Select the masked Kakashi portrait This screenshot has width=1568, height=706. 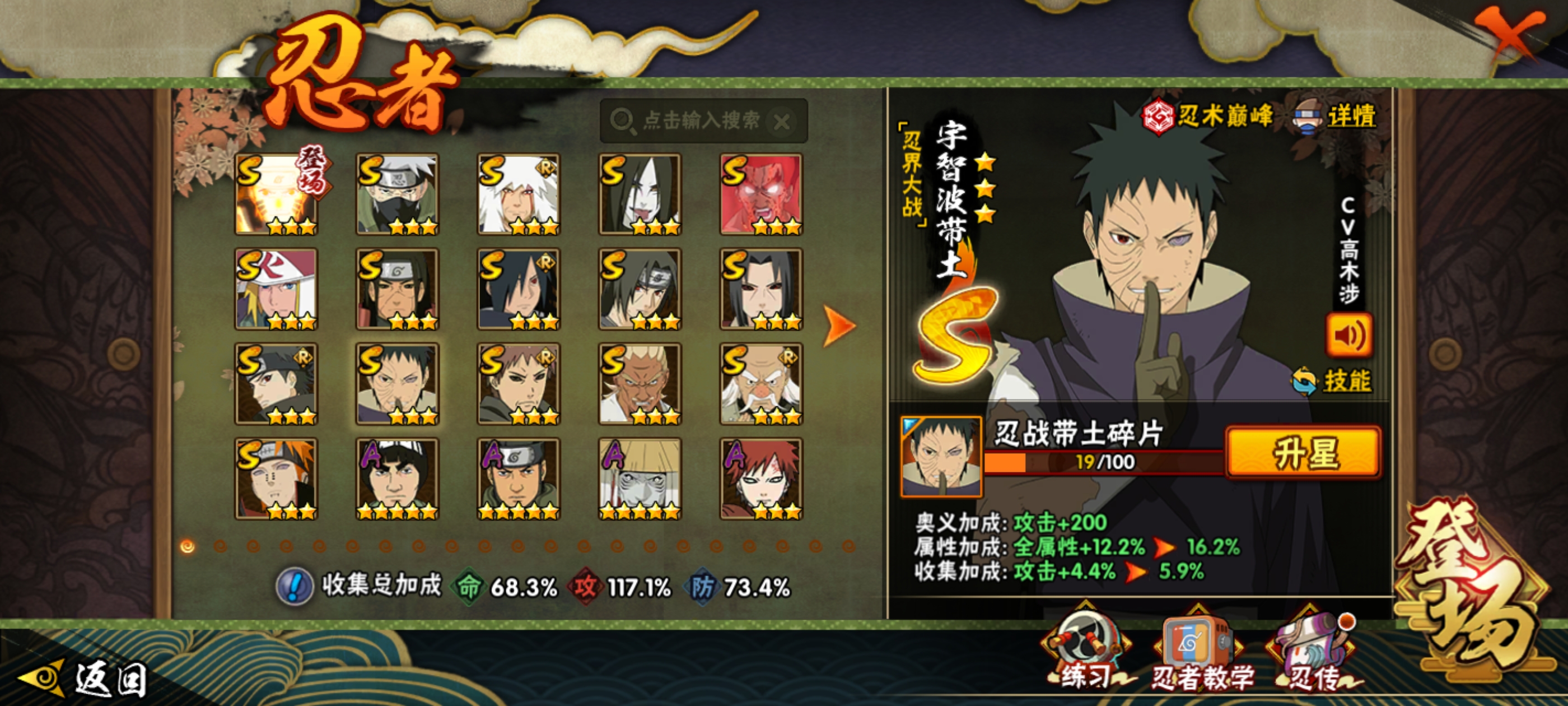coord(397,194)
